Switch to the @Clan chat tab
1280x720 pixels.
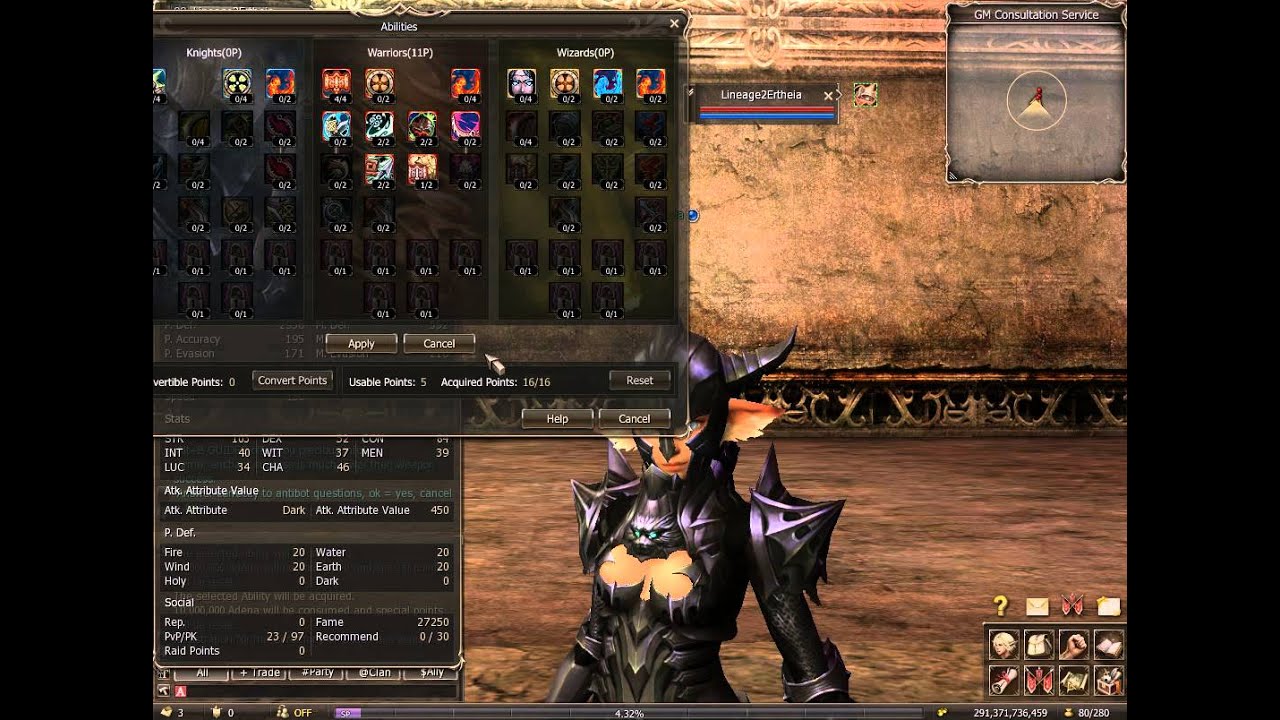click(375, 672)
